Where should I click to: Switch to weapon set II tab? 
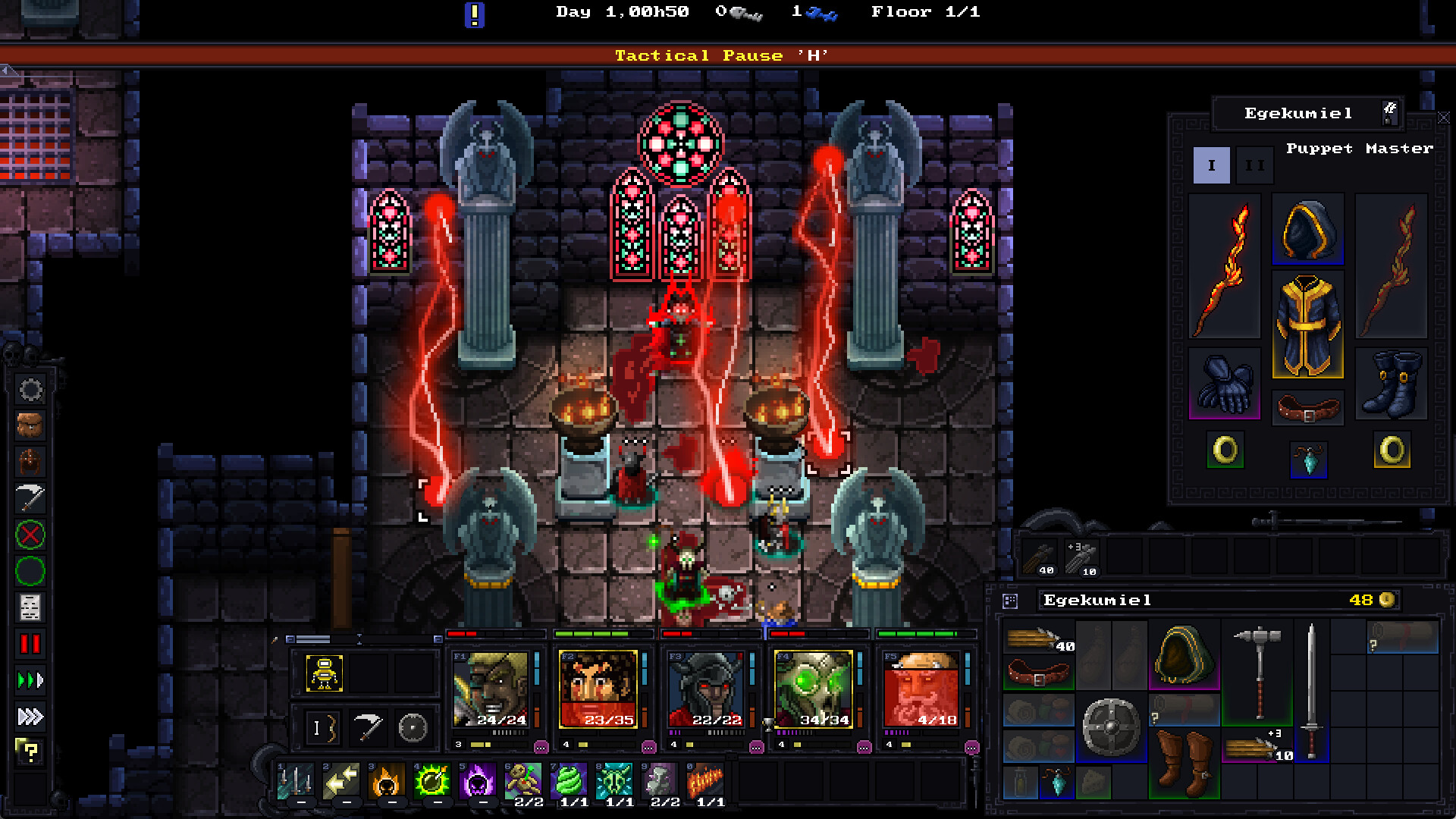pyautogui.click(x=1255, y=165)
